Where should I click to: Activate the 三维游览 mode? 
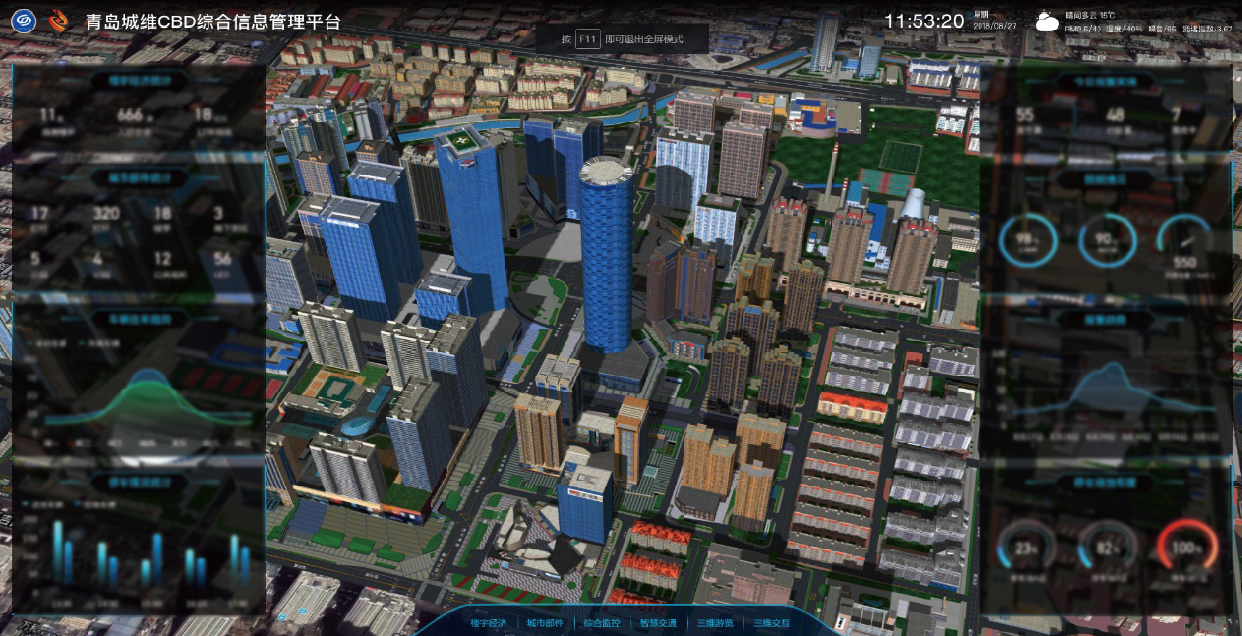pyautogui.click(x=715, y=623)
